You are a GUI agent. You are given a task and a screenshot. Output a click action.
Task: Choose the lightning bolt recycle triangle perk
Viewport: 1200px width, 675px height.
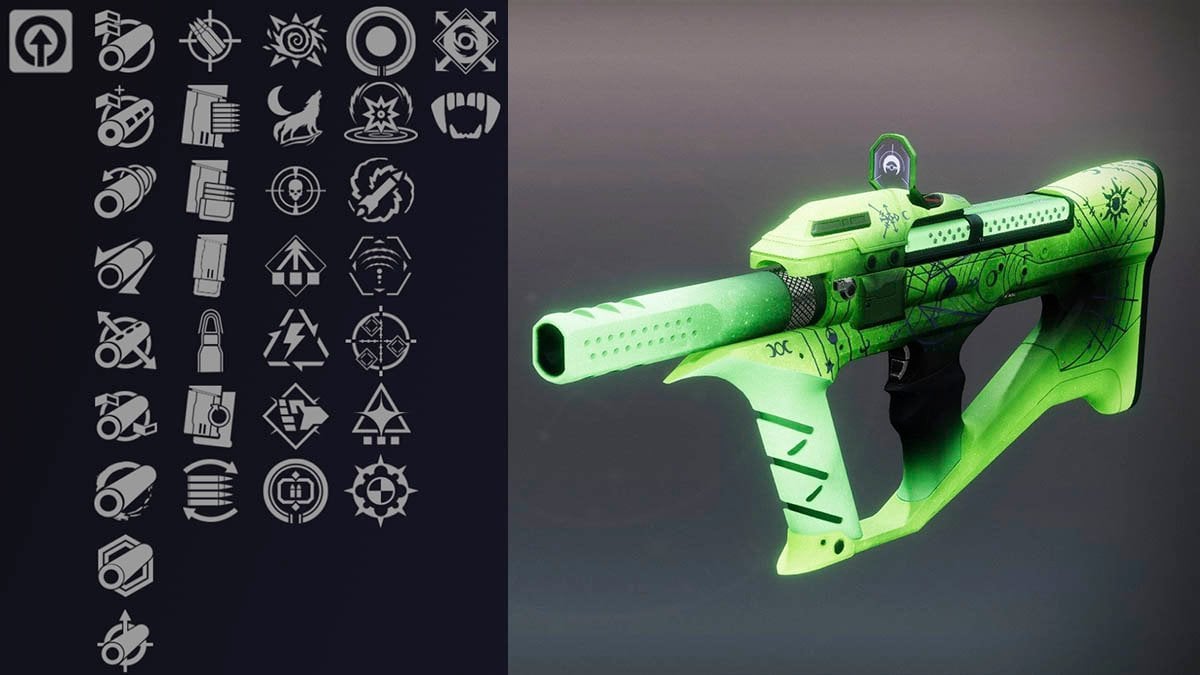pos(295,340)
